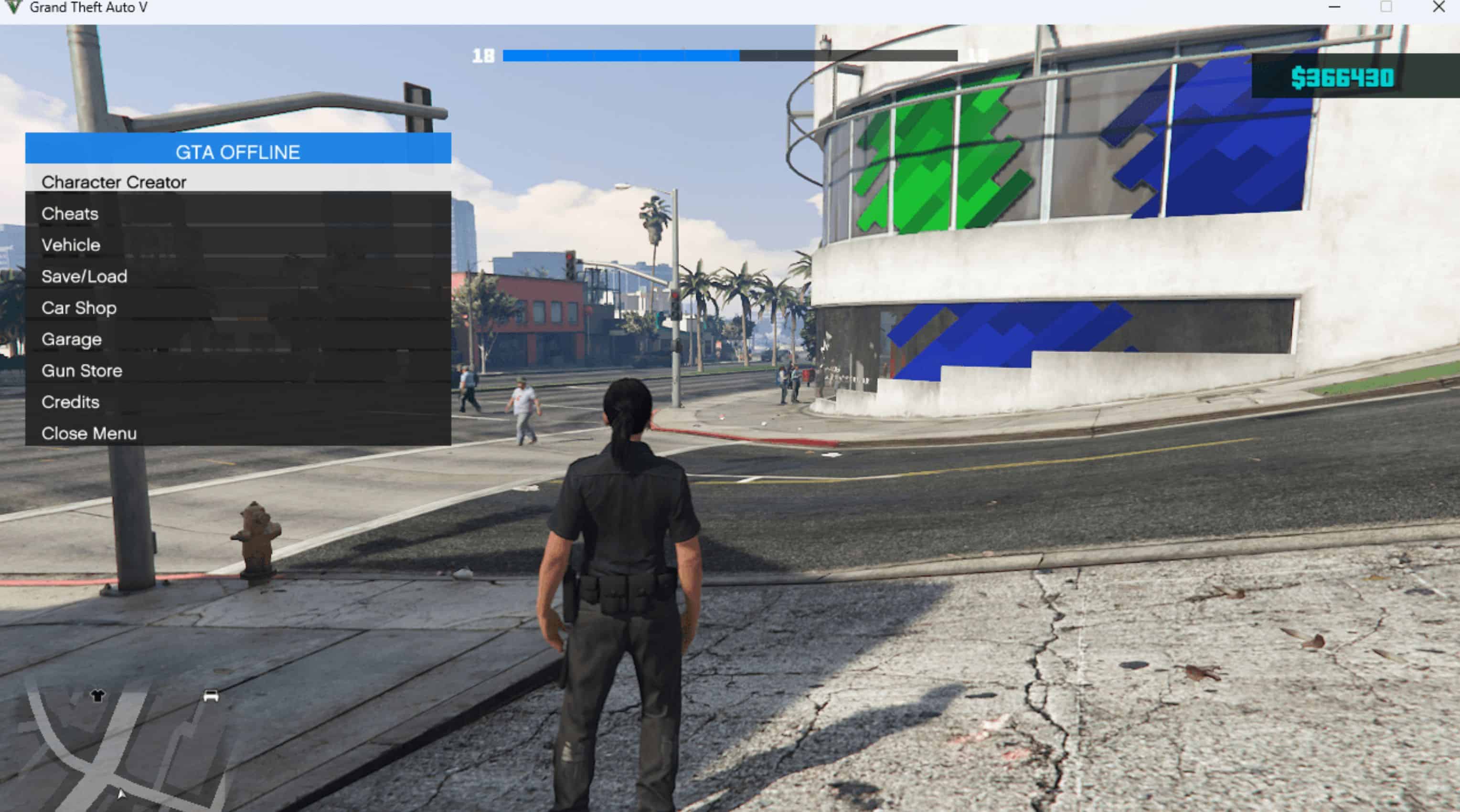Minimize the game window
This screenshot has height=812, width=1460.
pos(1334,7)
